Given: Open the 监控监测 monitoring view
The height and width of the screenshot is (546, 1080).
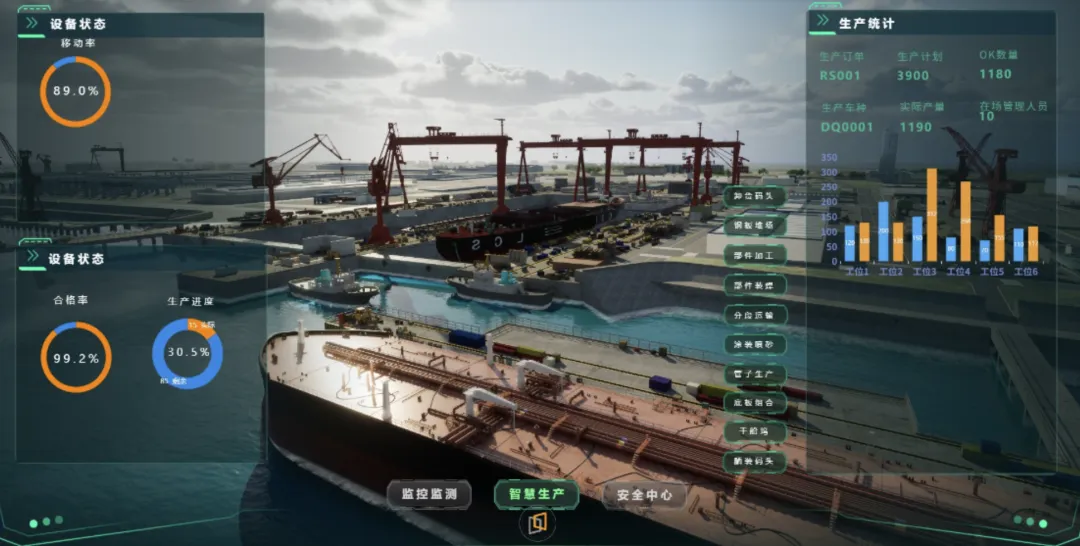Looking at the screenshot, I should pyautogui.click(x=429, y=494).
